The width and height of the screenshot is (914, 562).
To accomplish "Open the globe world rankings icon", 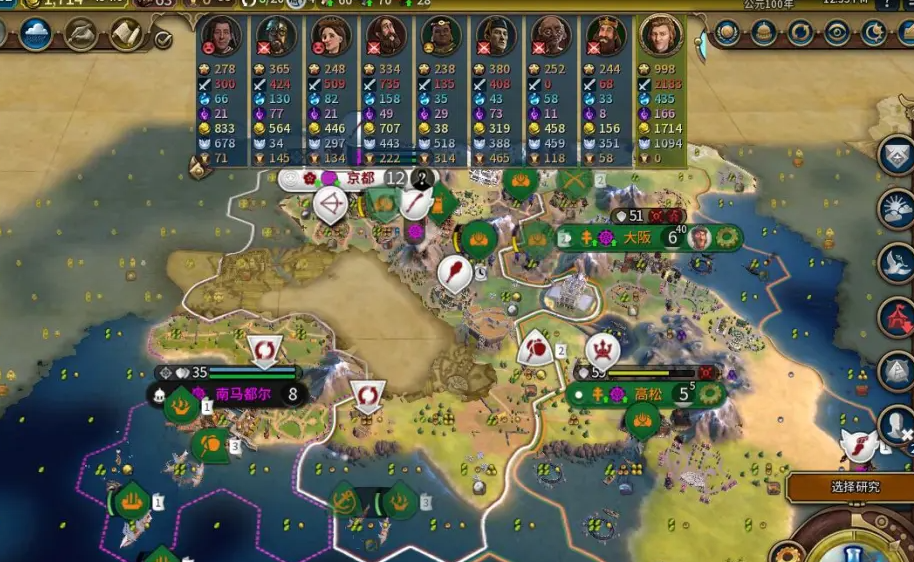I will click(727, 34).
